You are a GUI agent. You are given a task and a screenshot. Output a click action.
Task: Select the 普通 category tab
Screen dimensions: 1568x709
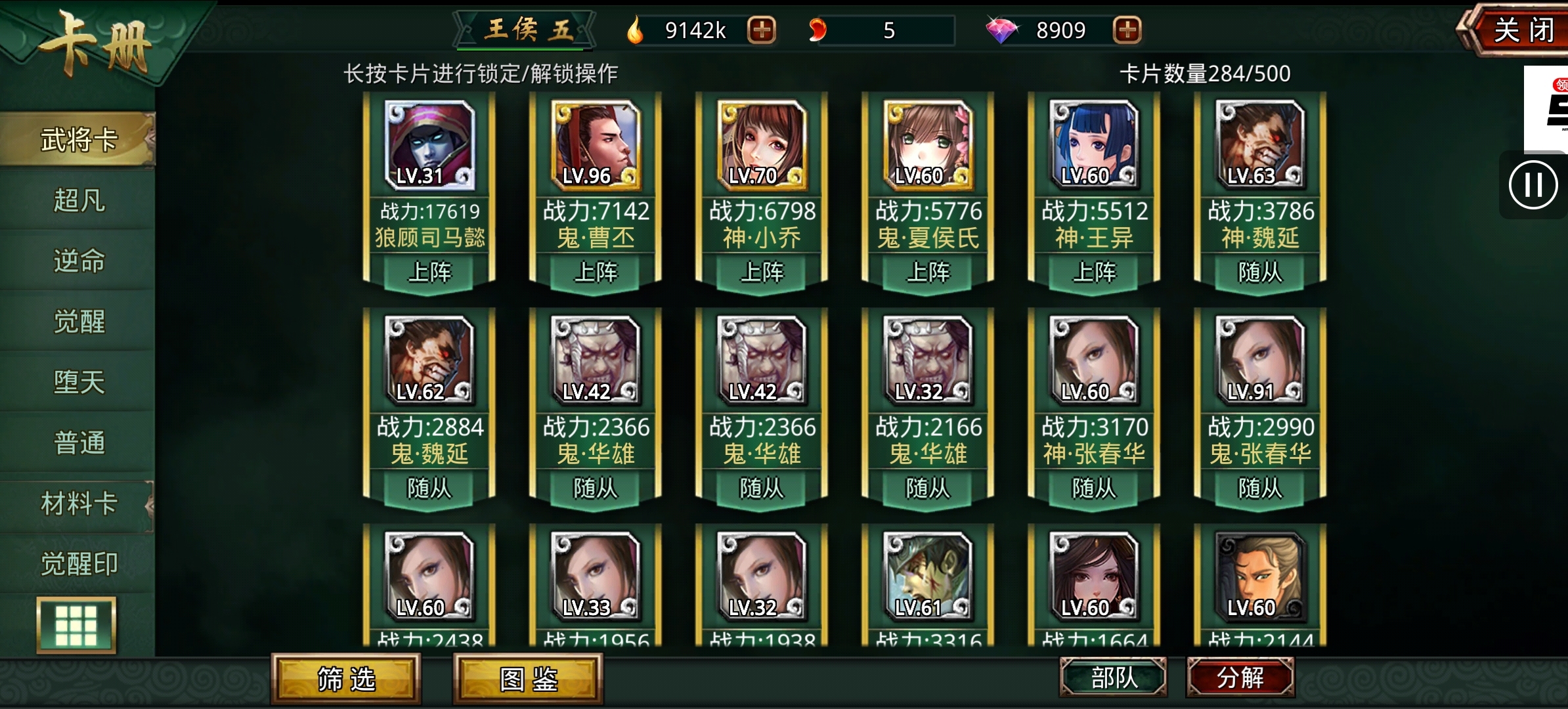click(79, 443)
